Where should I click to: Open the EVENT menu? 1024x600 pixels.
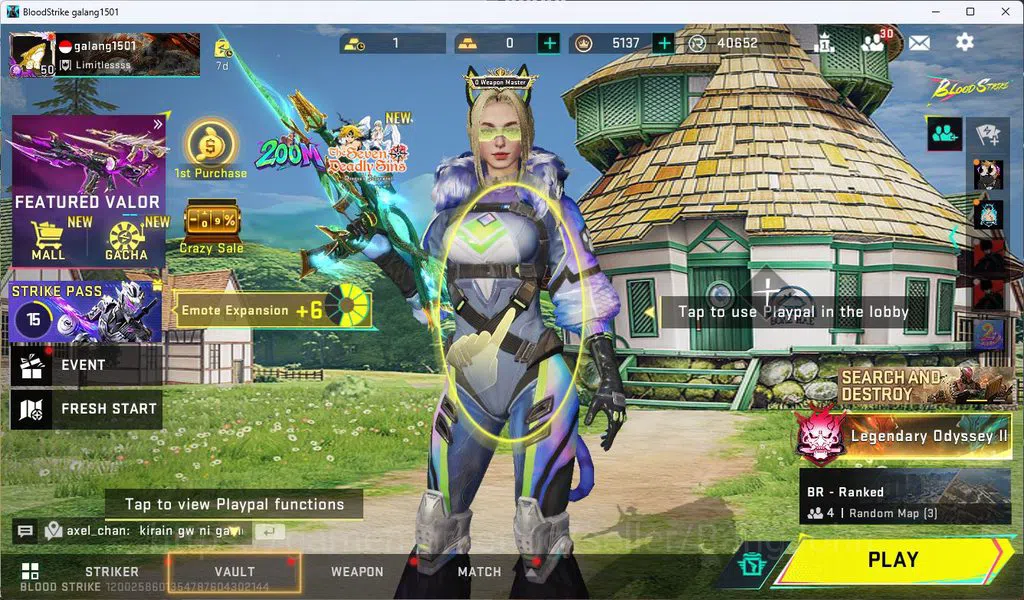86,366
